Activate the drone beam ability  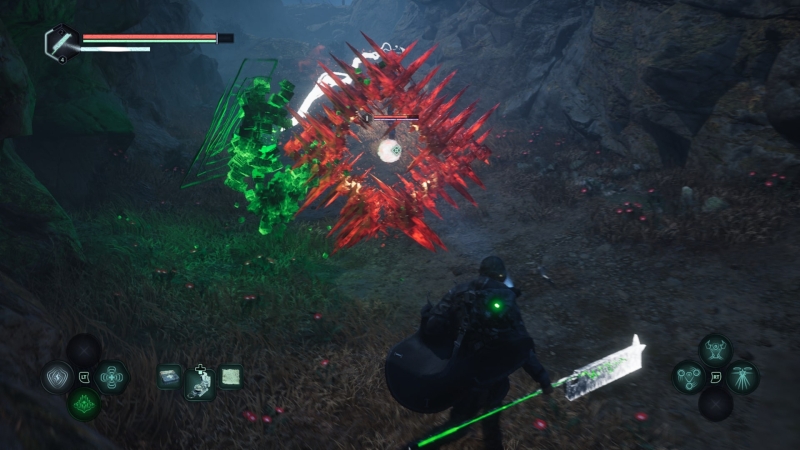click(x=743, y=377)
